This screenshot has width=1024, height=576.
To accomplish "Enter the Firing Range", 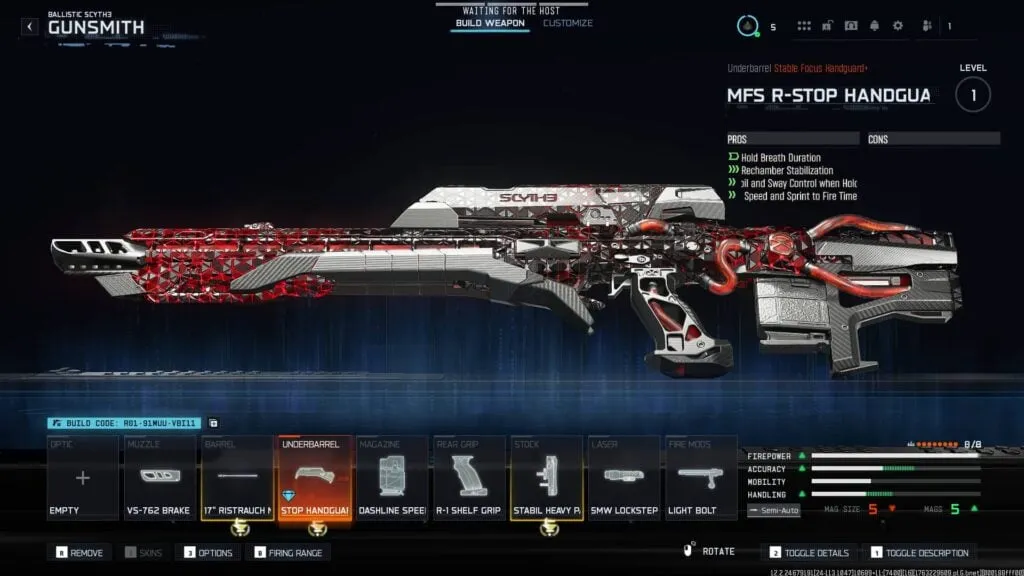I will point(288,553).
